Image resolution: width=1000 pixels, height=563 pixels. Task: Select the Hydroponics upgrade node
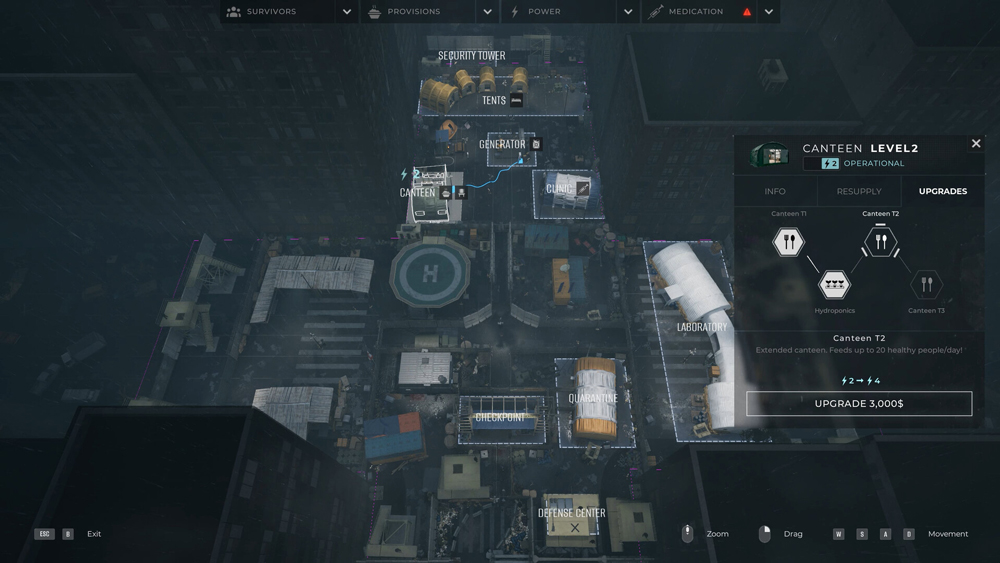(835, 285)
